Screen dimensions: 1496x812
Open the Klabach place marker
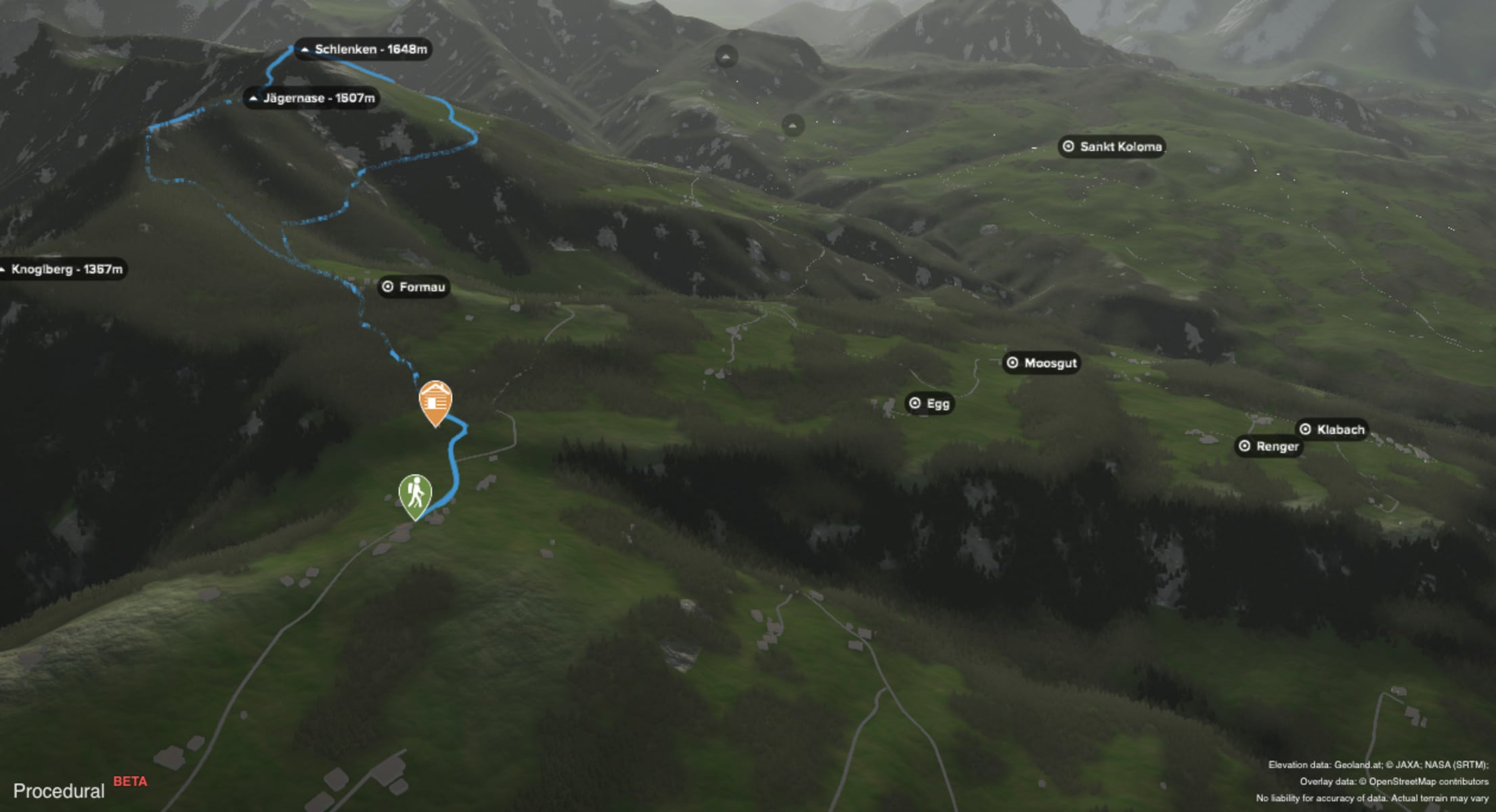(x=1332, y=430)
